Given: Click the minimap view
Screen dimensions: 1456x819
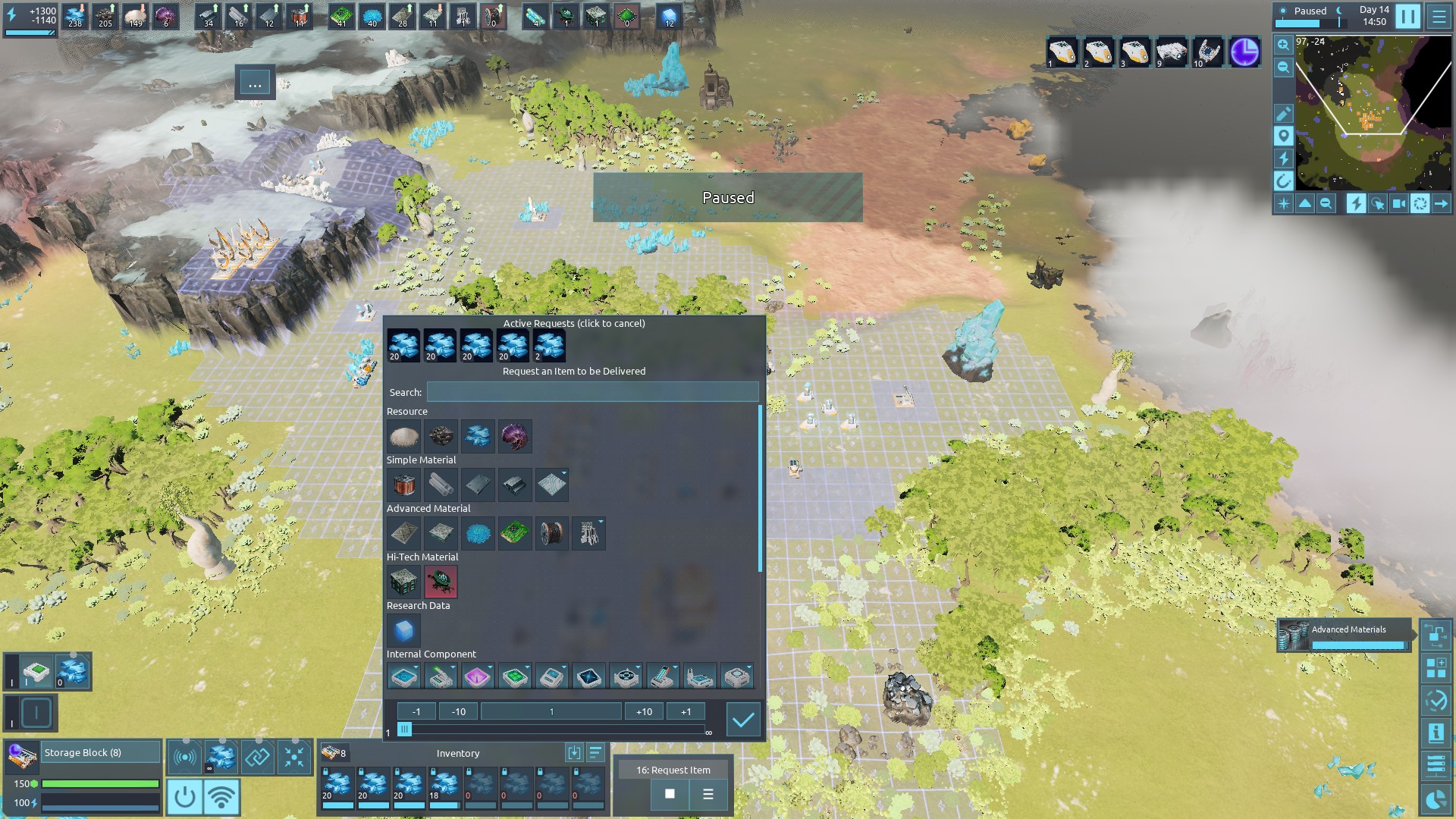Looking at the screenshot, I should [1373, 114].
